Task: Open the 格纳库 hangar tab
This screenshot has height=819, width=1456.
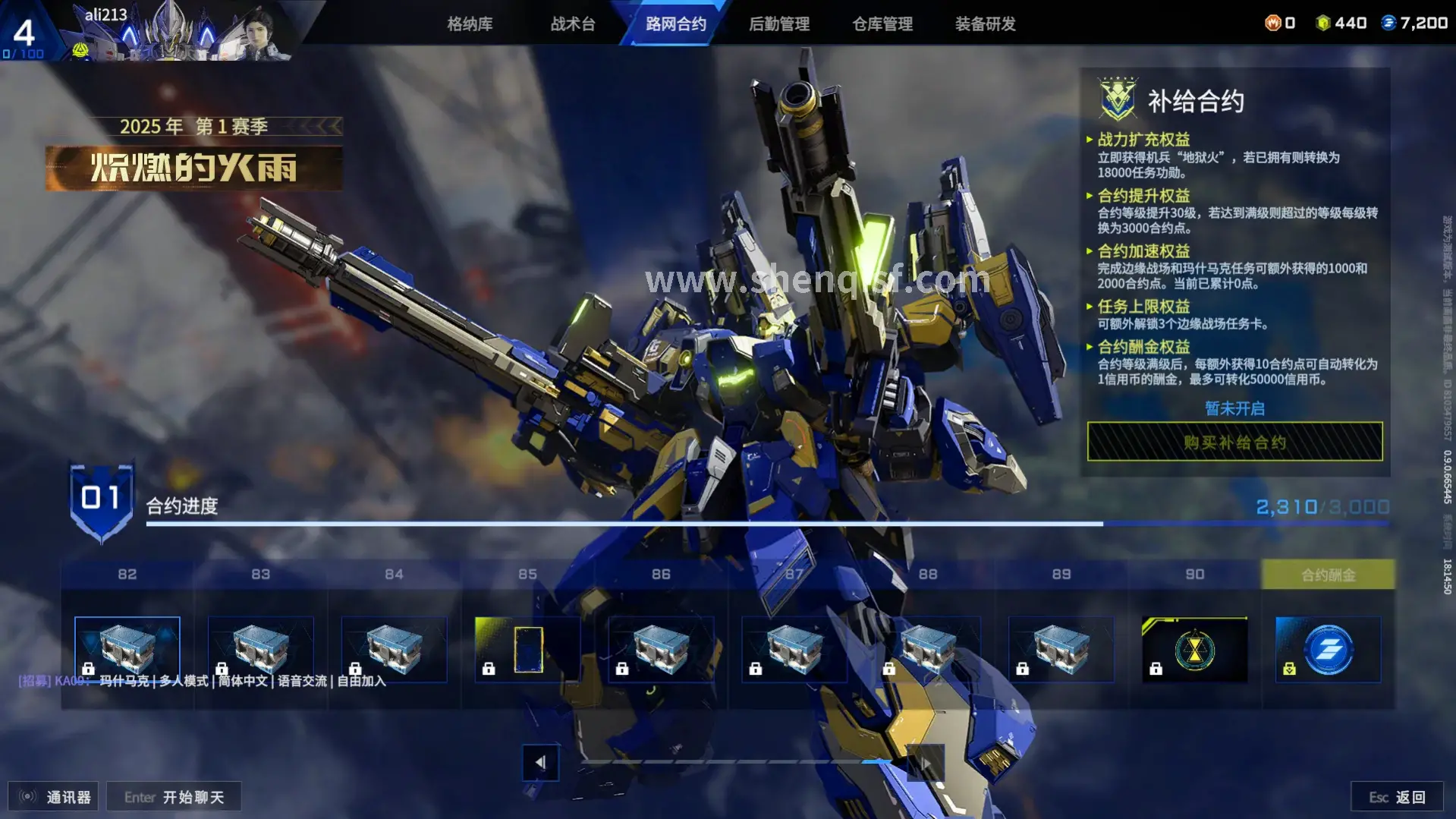Action: pyautogui.click(x=470, y=24)
